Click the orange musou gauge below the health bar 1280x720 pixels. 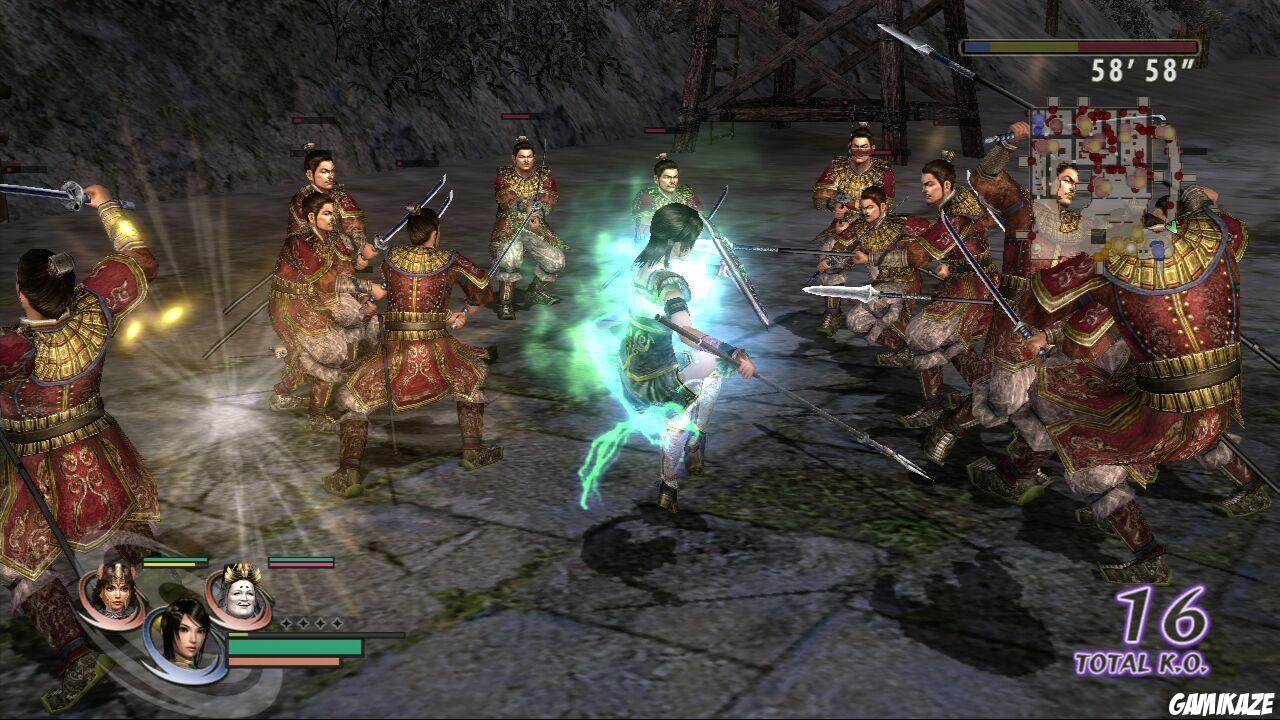tap(286, 661)
